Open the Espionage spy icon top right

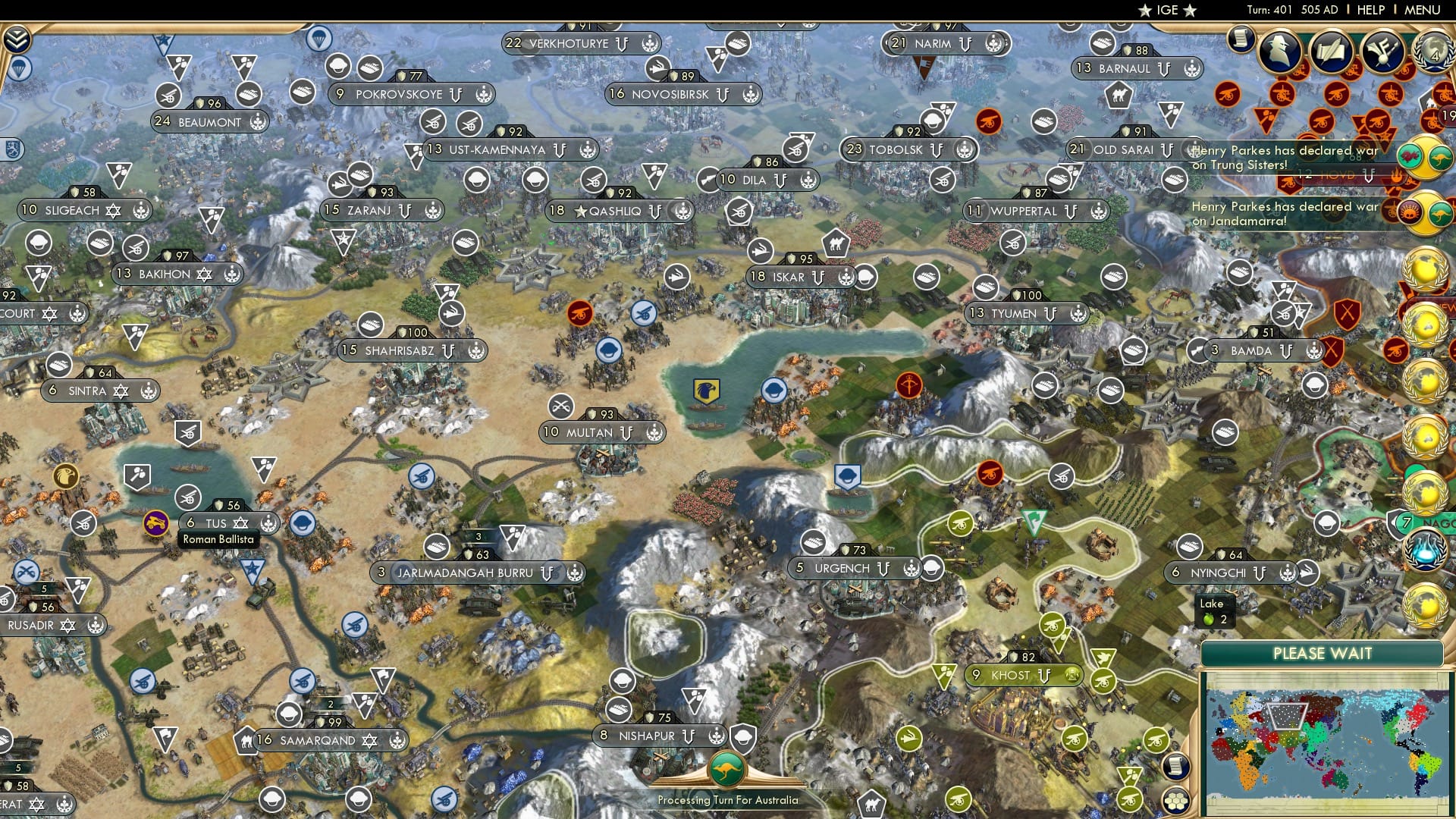click(x=1280, y=49)
